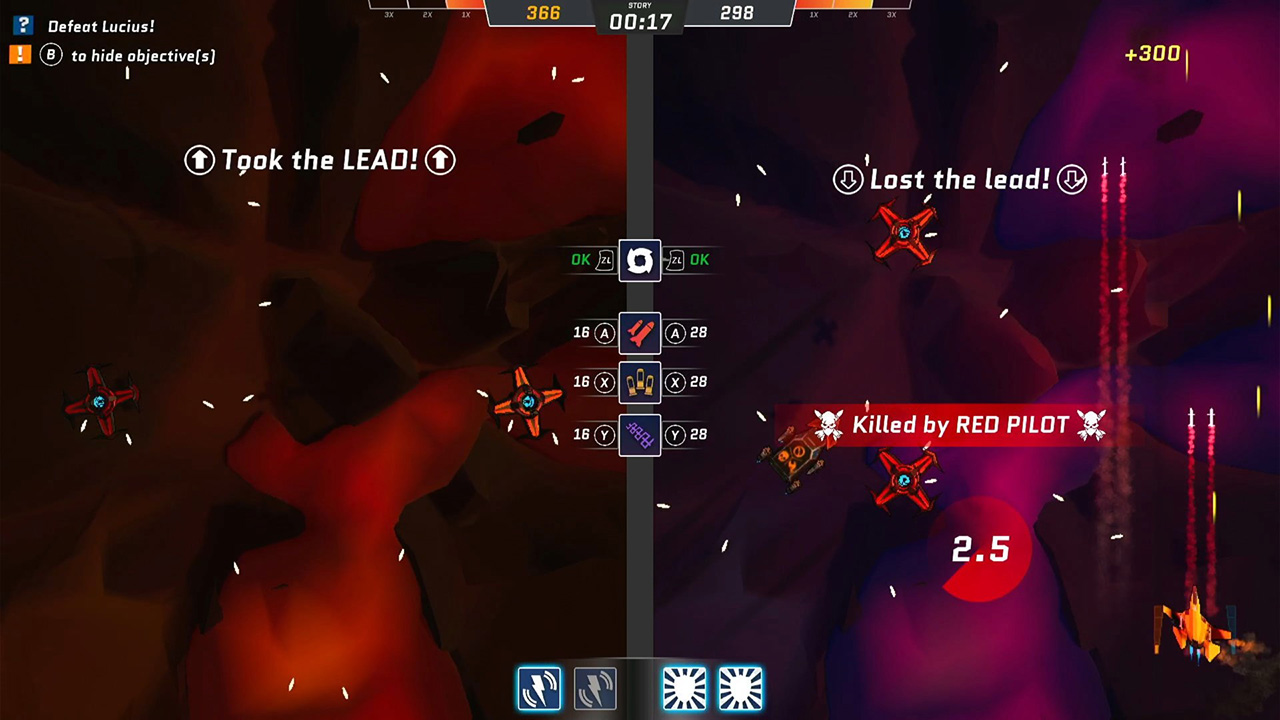Click the Took the LEAD banner
Image resolution: width=1280 pixels, height=720 pixels.
[318, 160]
